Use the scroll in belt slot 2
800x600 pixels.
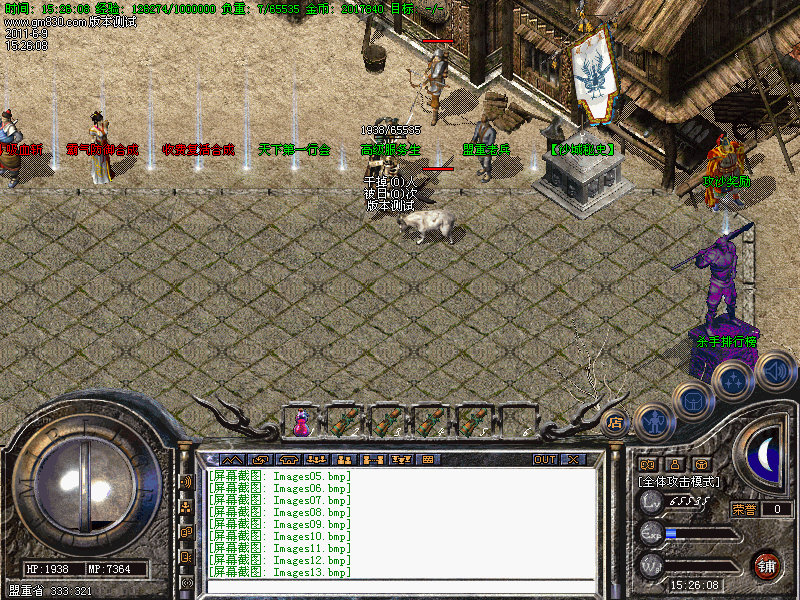344,422
